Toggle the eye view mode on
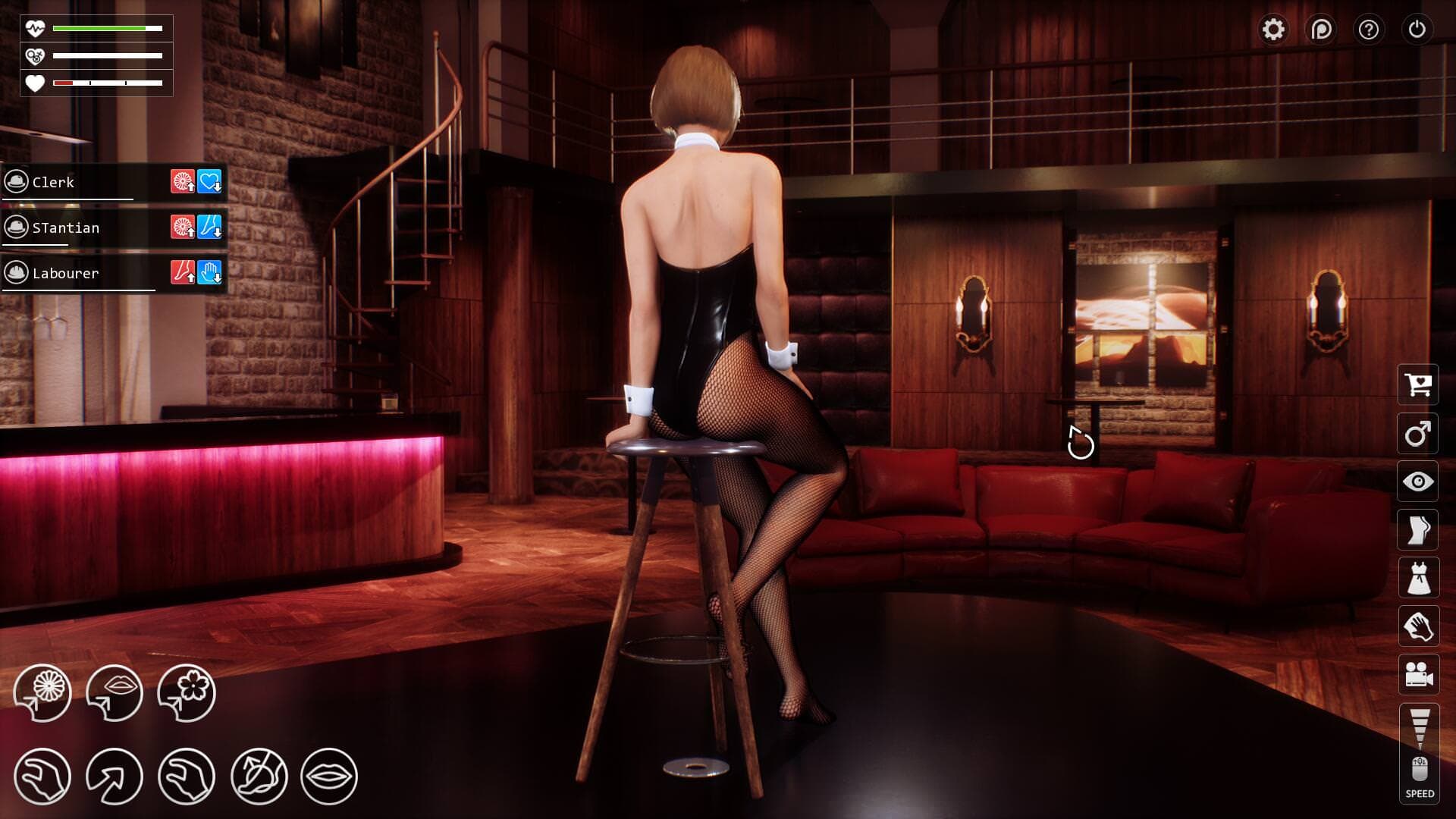 [1418, 481]
